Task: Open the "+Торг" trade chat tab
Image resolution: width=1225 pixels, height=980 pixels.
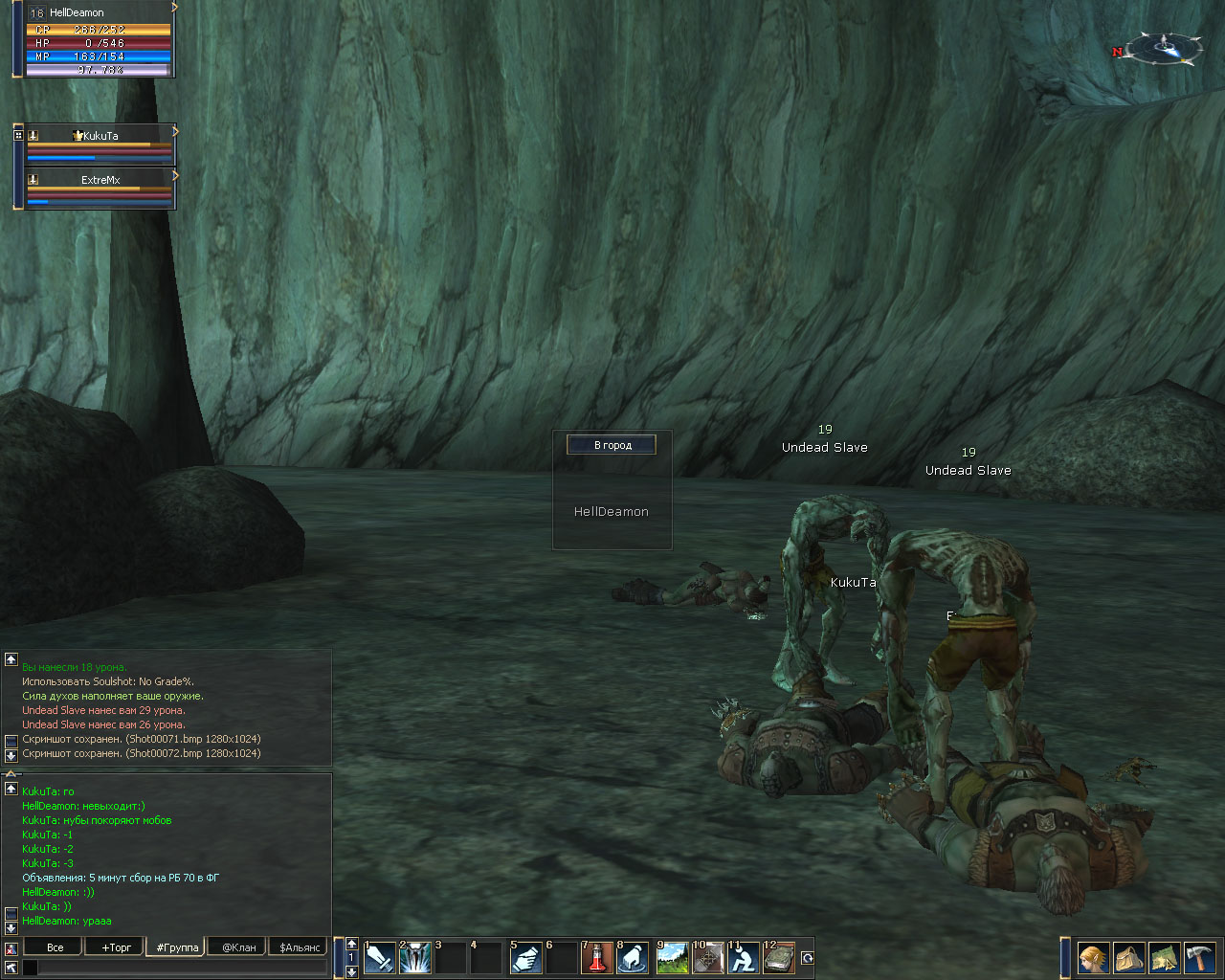Action: pos(116,947)
